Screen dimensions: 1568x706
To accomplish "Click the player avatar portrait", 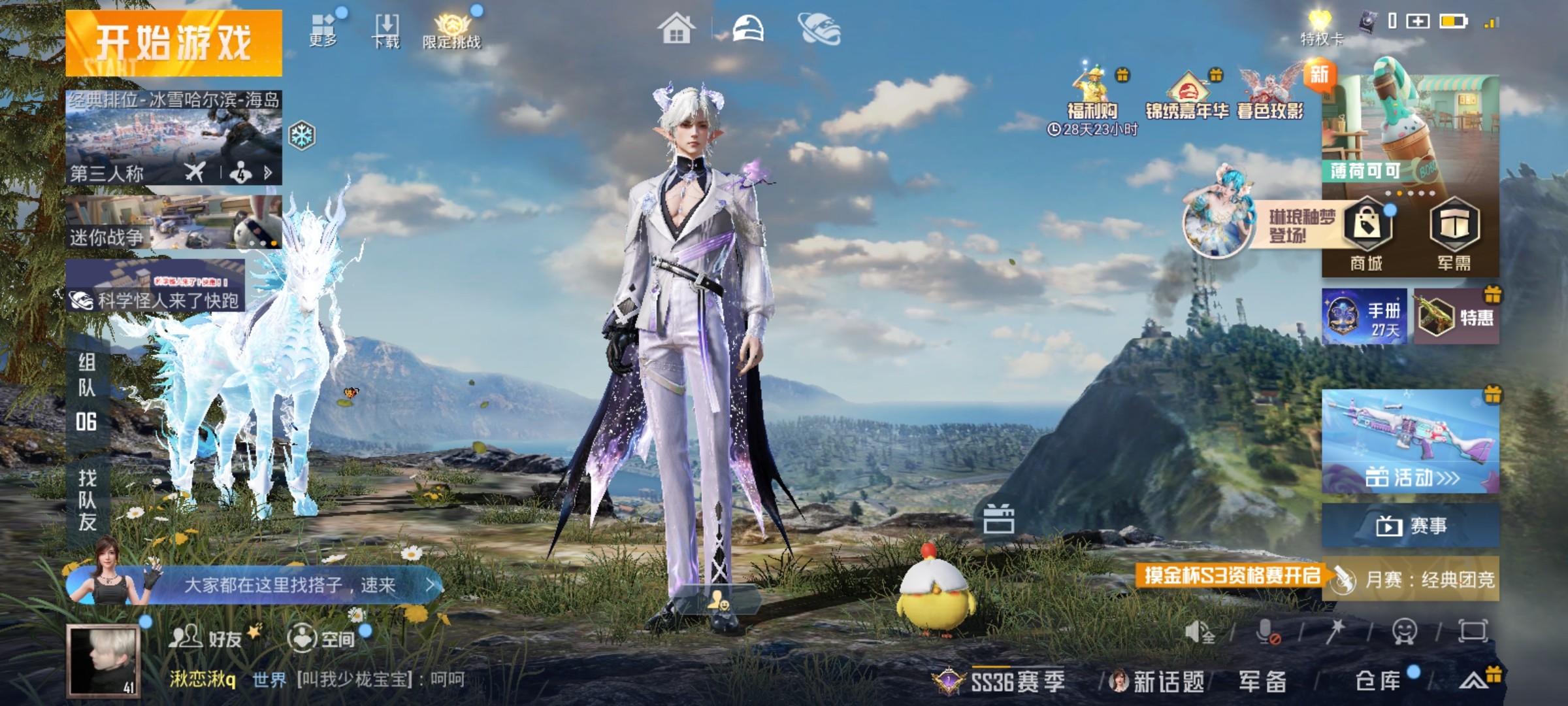I will pyautogui.click(x=103, y=660).
